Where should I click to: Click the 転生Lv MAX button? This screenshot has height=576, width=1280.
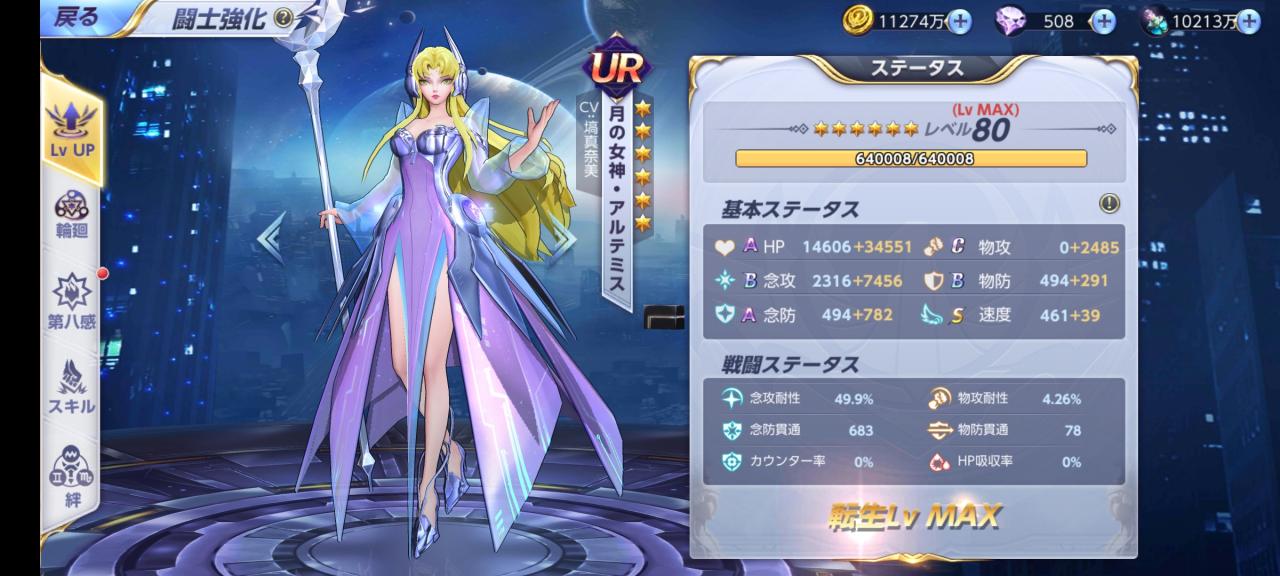(913, 516)
